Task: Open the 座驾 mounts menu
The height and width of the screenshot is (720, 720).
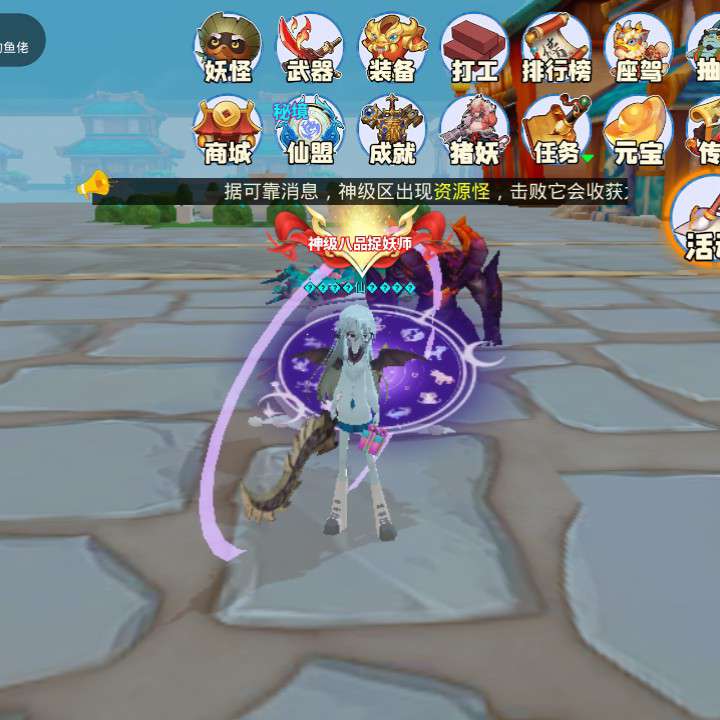Action: click(x=639, y=48)
